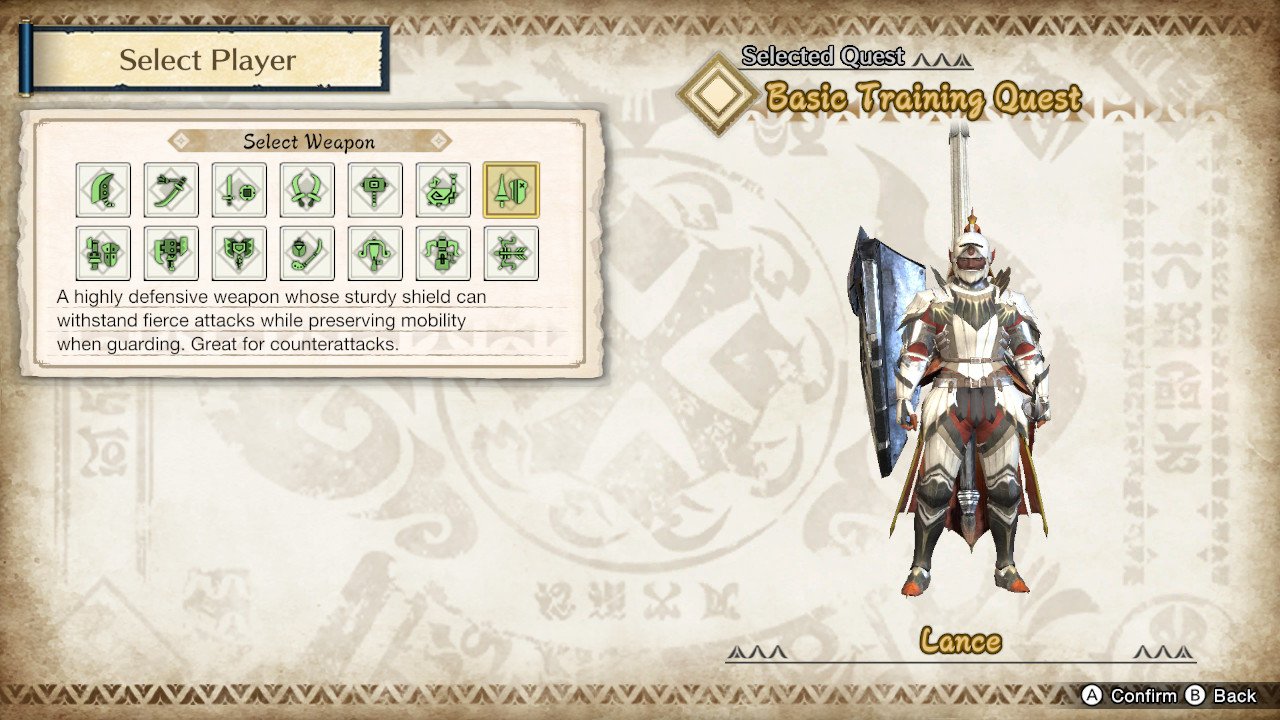
Task: Select the Hunting Horn weapon icon
Action: tap(443, 190)
